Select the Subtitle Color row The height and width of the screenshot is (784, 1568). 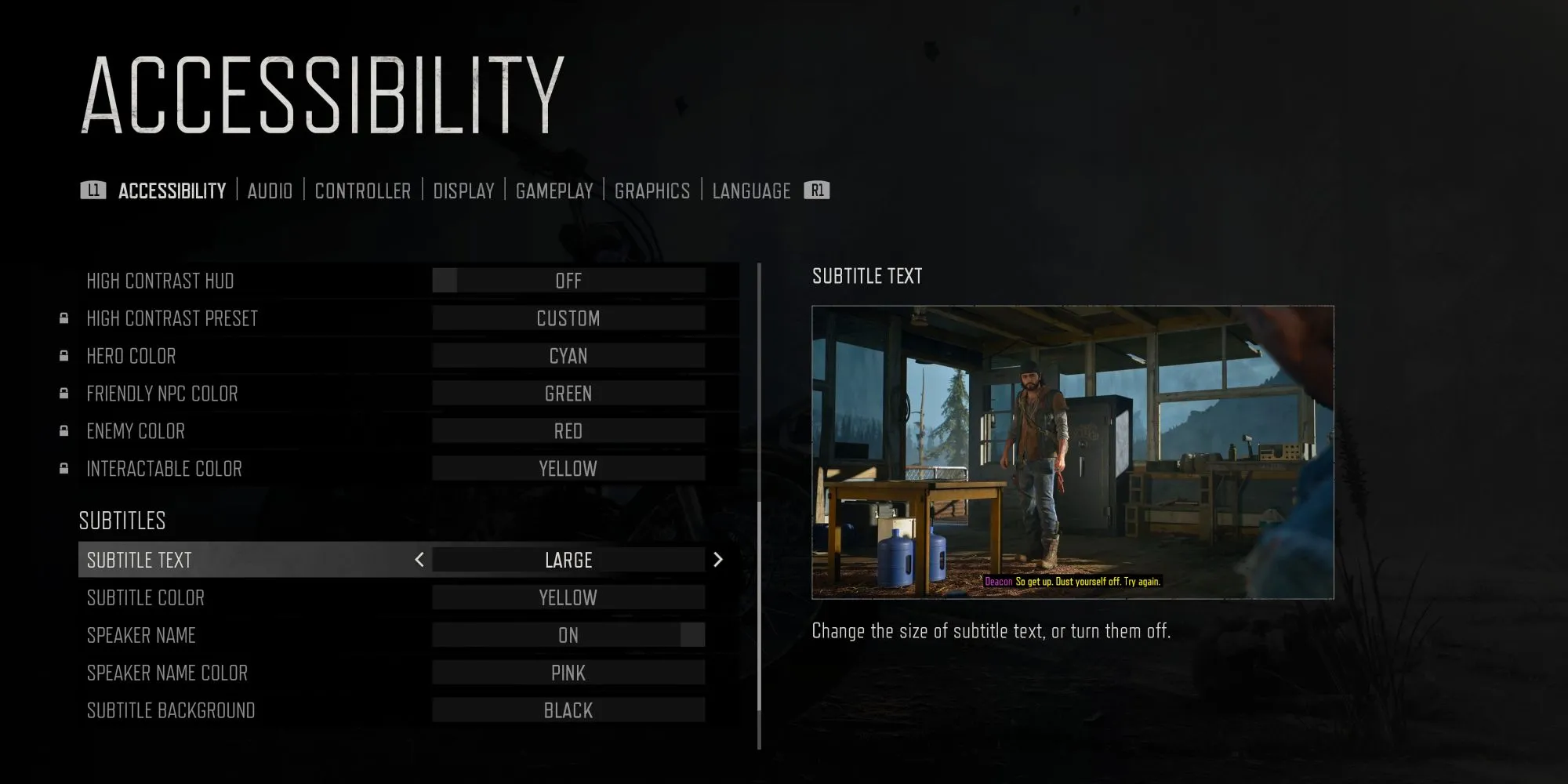568,597
